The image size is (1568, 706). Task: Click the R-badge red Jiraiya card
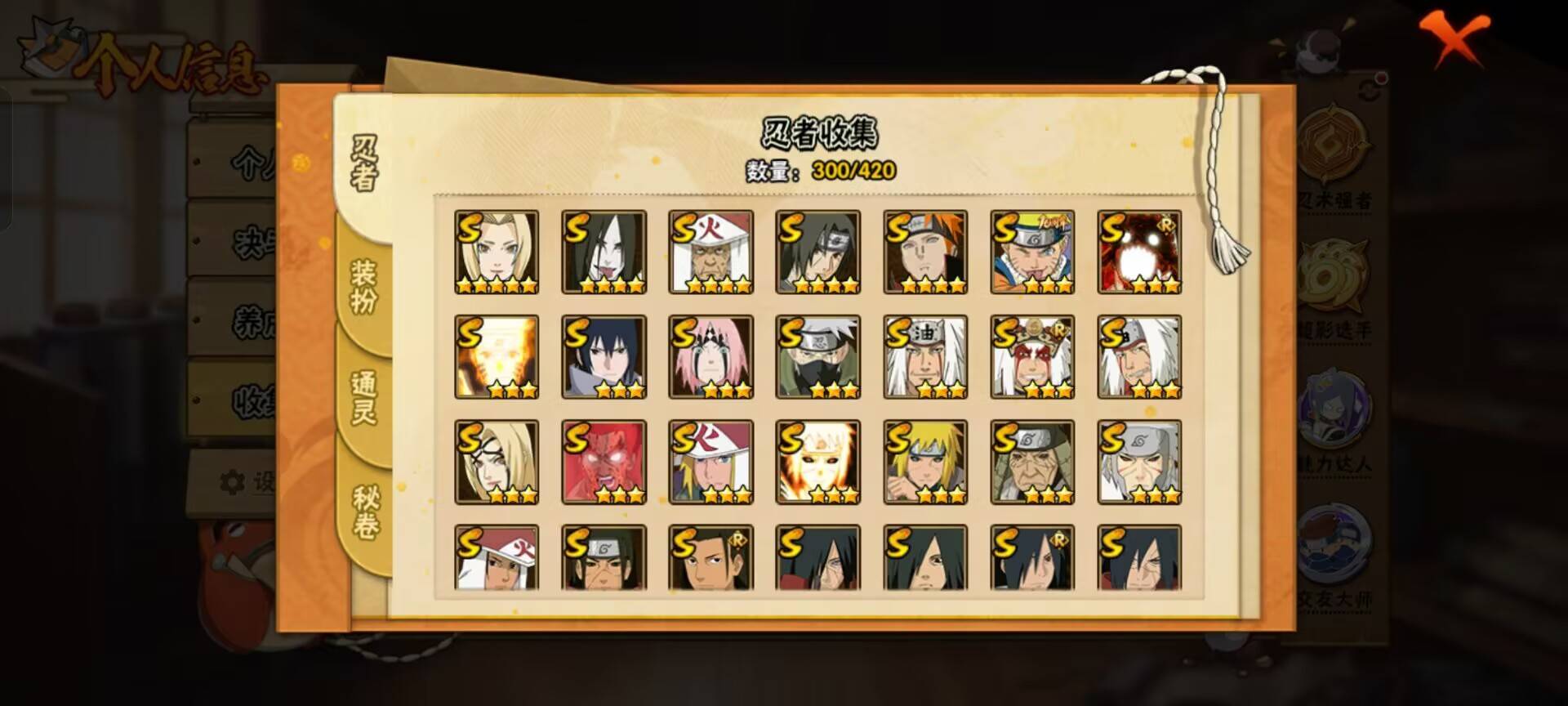coord(1031,357)
